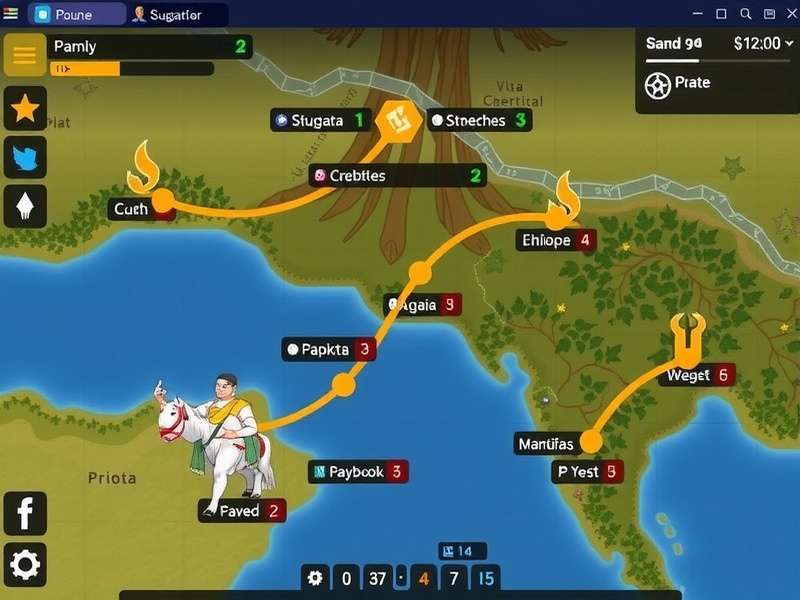Image resolution: width=800 pixels, height=600 pixels.
Task: Open the yellow hamburger menu button
Action: (25, 54)
